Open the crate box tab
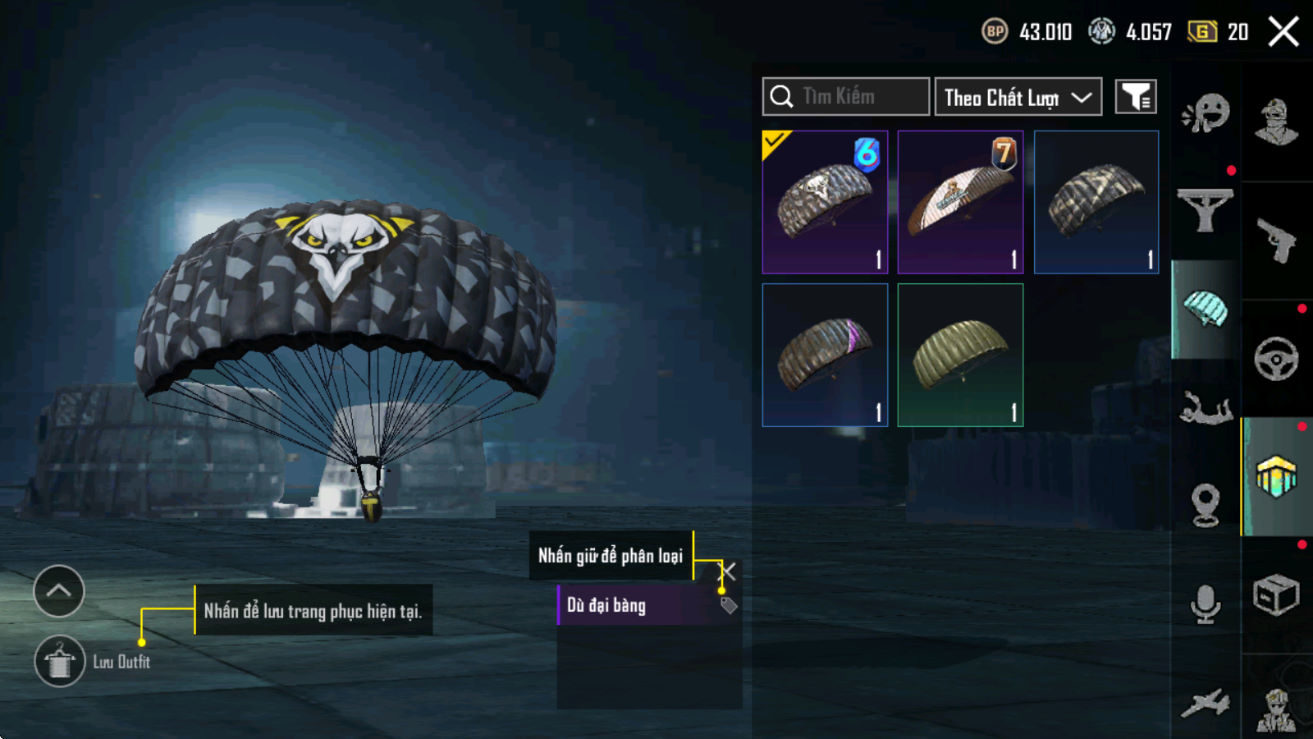The image size is (1313, 739). 1276,595
